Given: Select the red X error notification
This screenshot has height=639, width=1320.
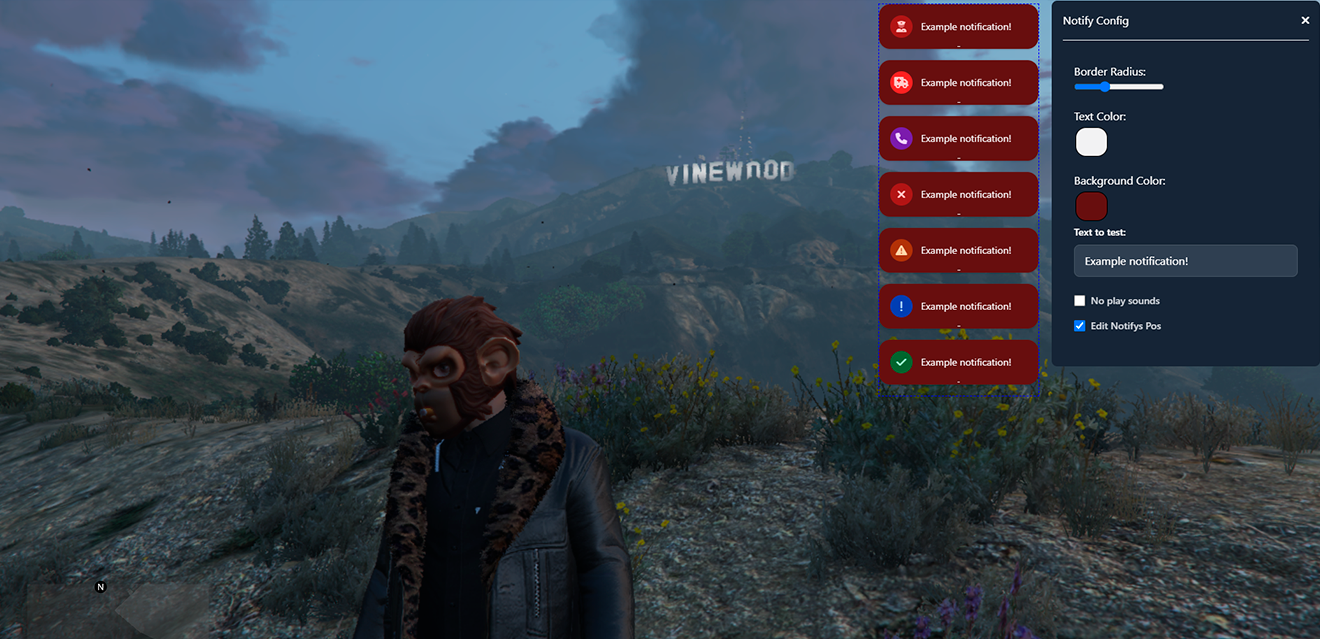Looking at the screenshot, I should pos(958,194).
